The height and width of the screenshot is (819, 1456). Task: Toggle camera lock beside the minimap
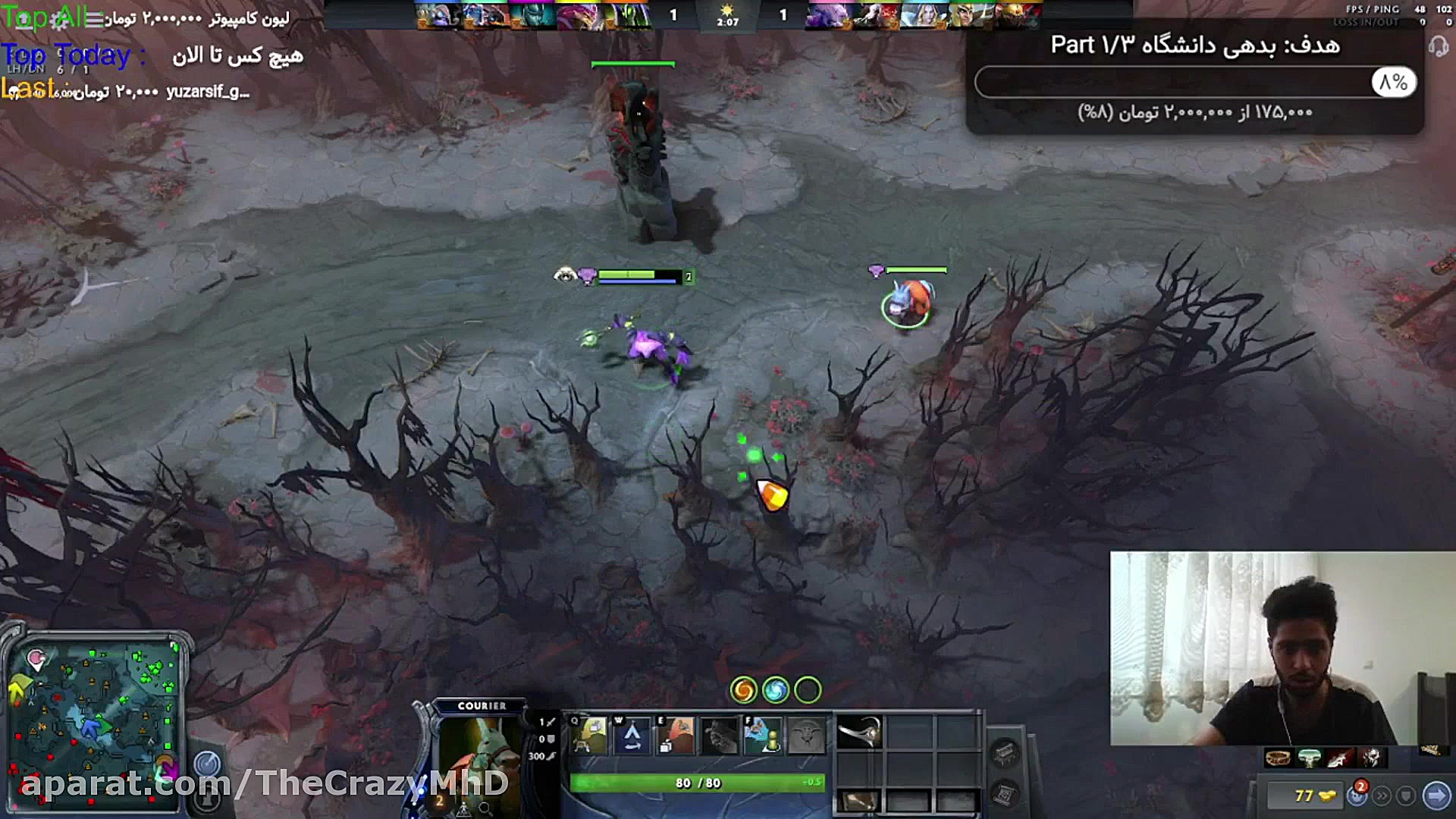pyautogui.click(x=208, y=764)
